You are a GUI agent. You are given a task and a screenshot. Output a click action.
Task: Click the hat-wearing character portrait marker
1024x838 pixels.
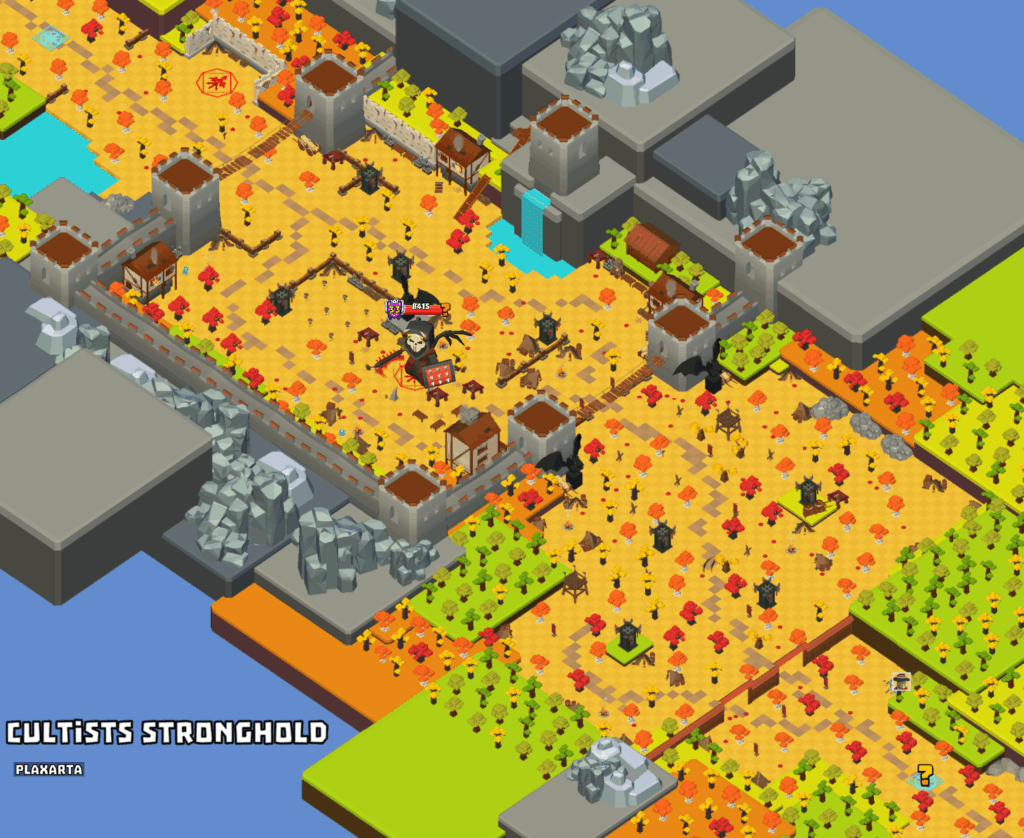(901, 682)
